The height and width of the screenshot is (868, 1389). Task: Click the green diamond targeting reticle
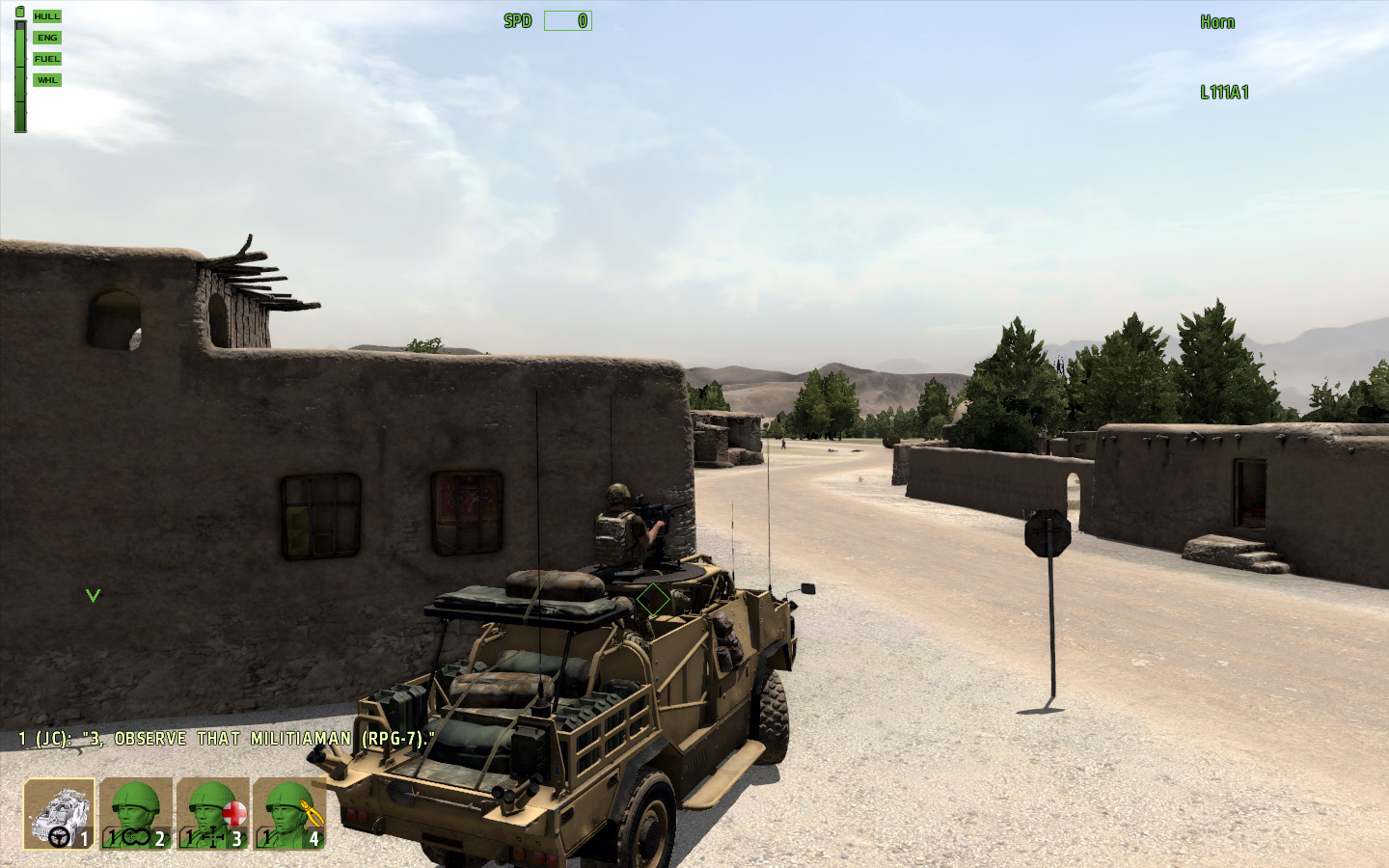click(652, 599)
